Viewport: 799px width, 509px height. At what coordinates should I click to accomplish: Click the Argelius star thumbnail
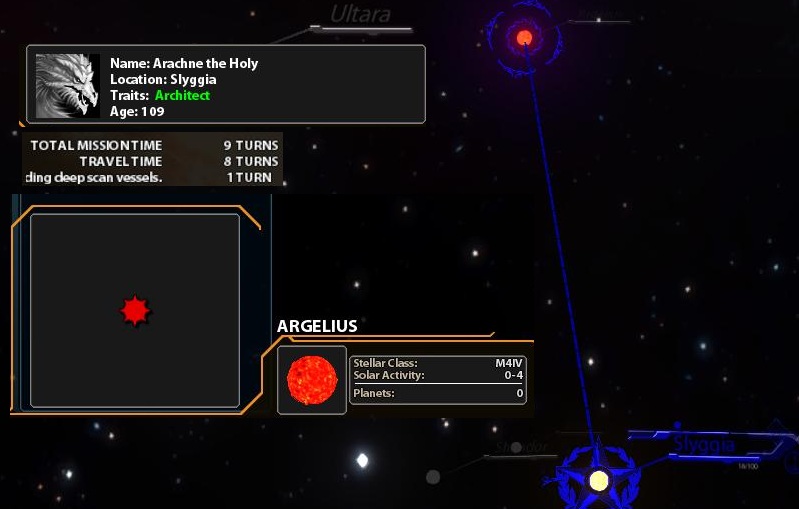[x=311, y=380]
